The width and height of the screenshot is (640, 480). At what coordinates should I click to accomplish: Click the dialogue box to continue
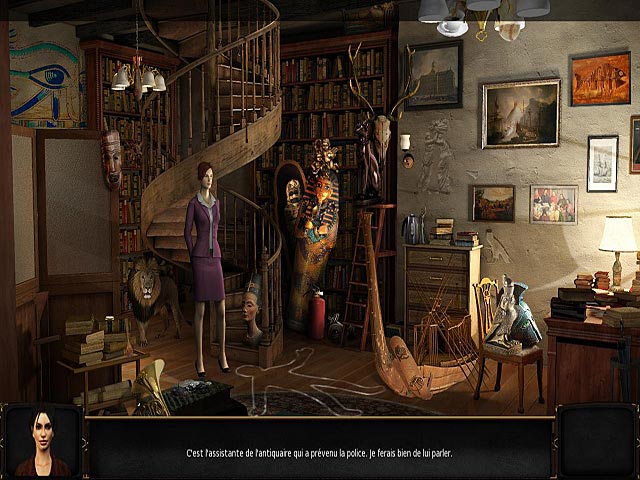pos(319,452)
